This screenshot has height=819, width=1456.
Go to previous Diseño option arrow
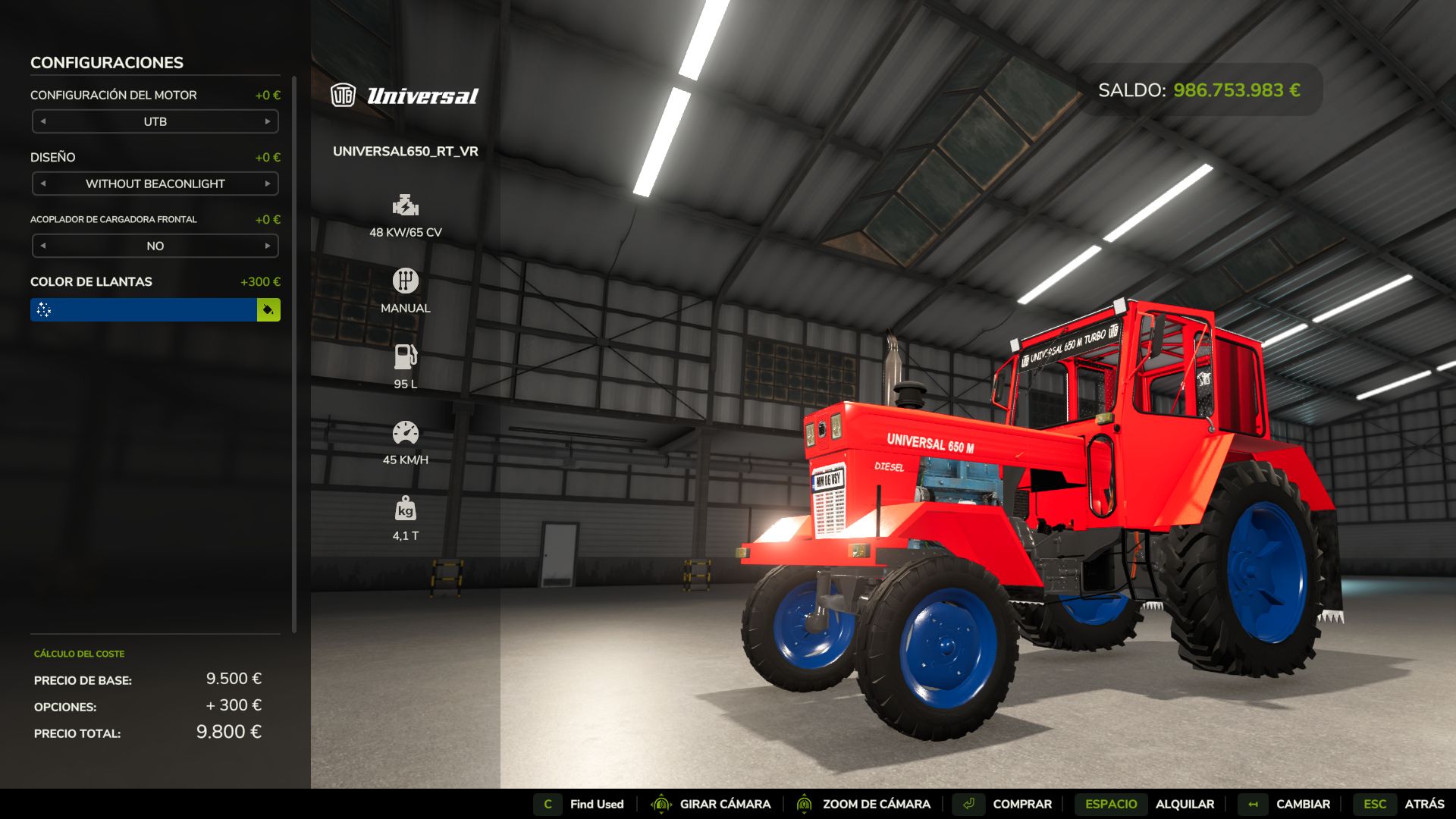click(43, 184)
